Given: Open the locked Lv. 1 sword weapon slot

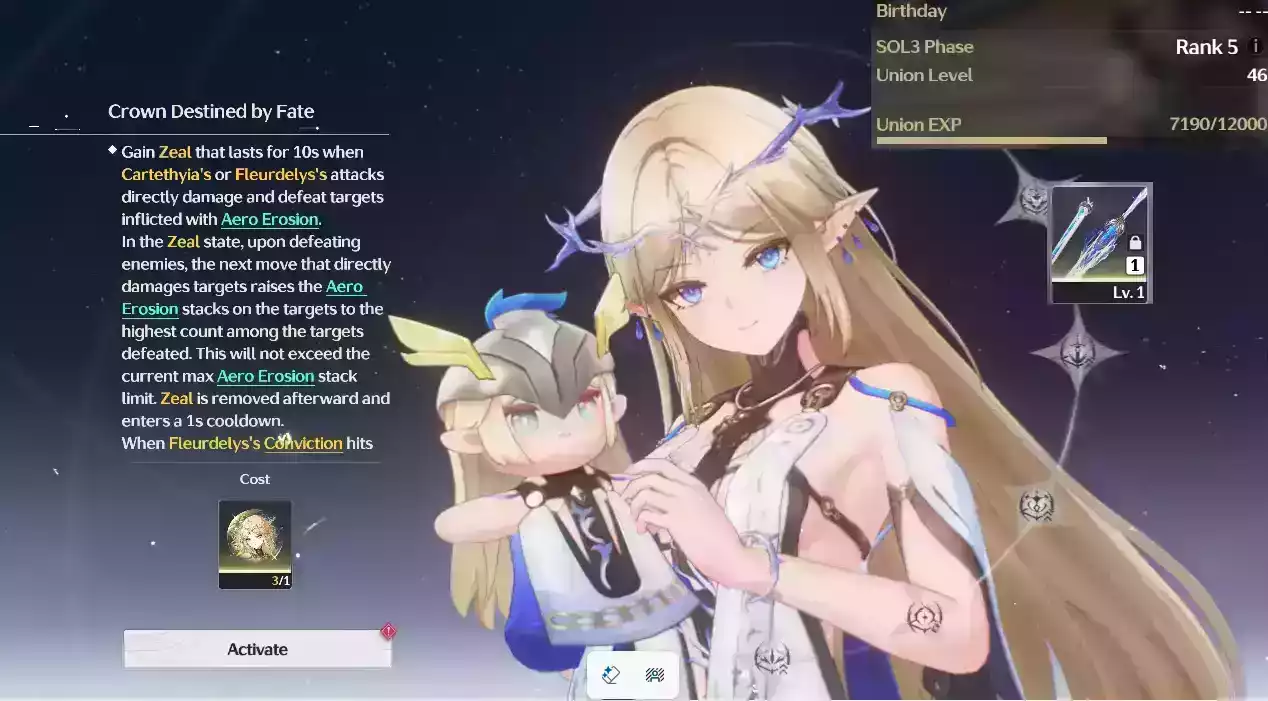Looking at the screenshot, I should coord(1100,243).
